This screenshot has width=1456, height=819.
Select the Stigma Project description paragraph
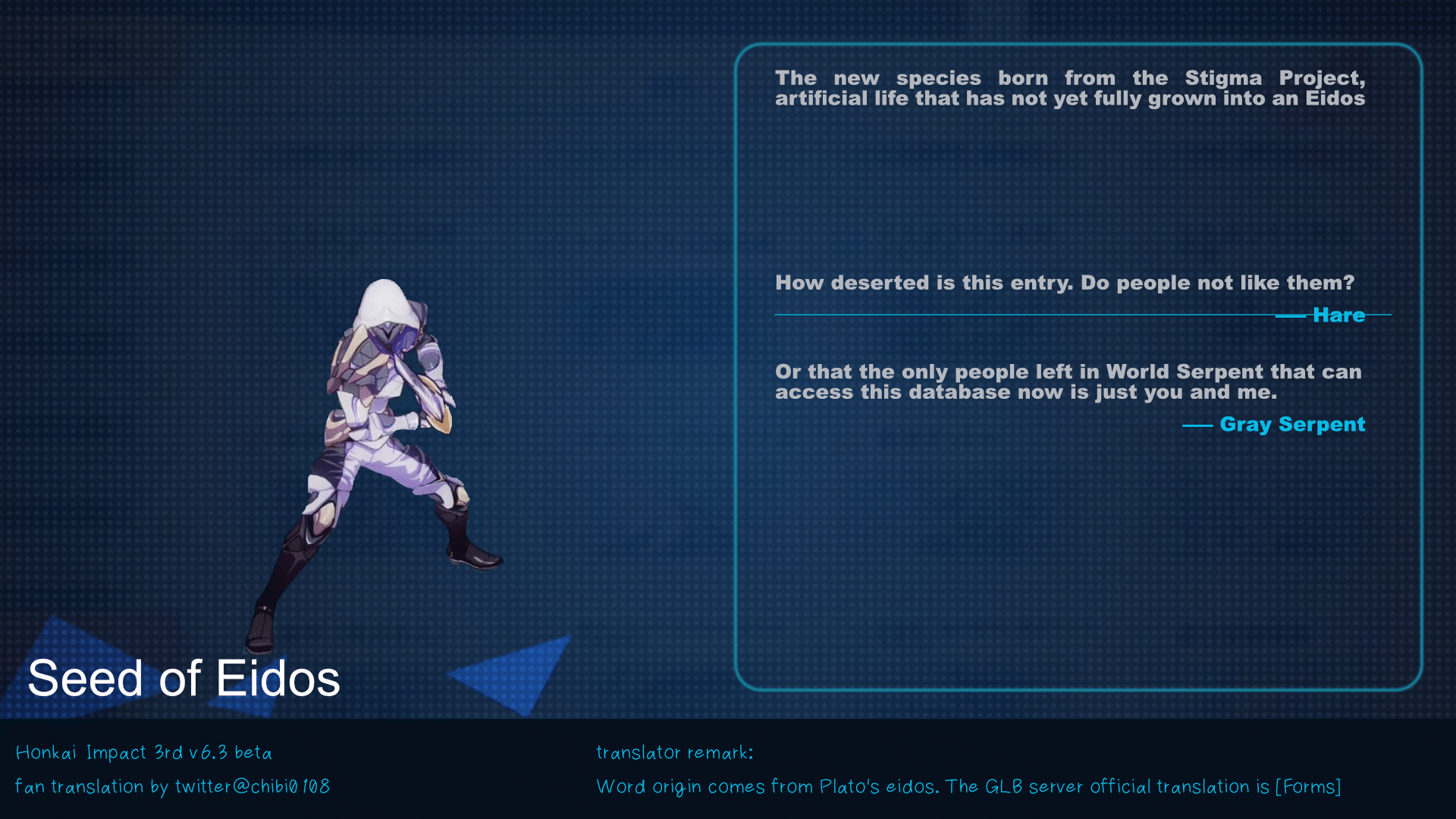click(1069, 87)
